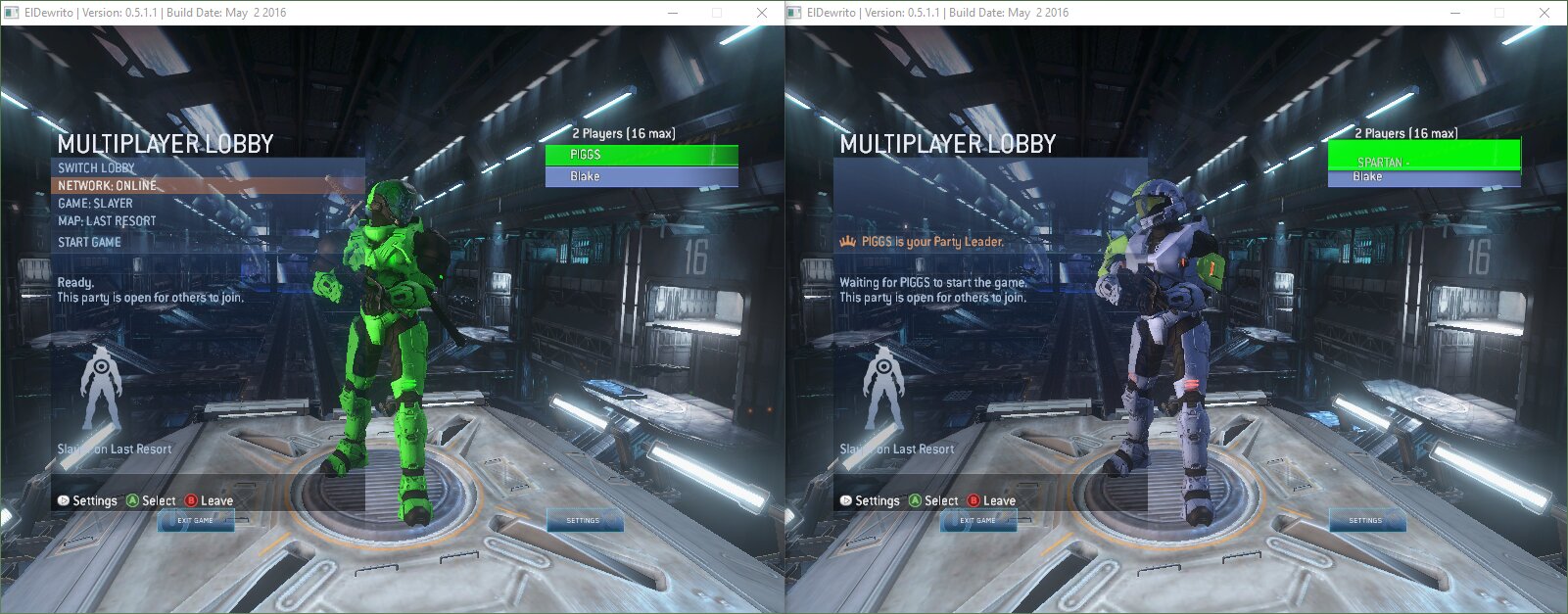Open Settings button in the left game window
The width and height of the screenshot is (1568, 614).
point(583,521)
